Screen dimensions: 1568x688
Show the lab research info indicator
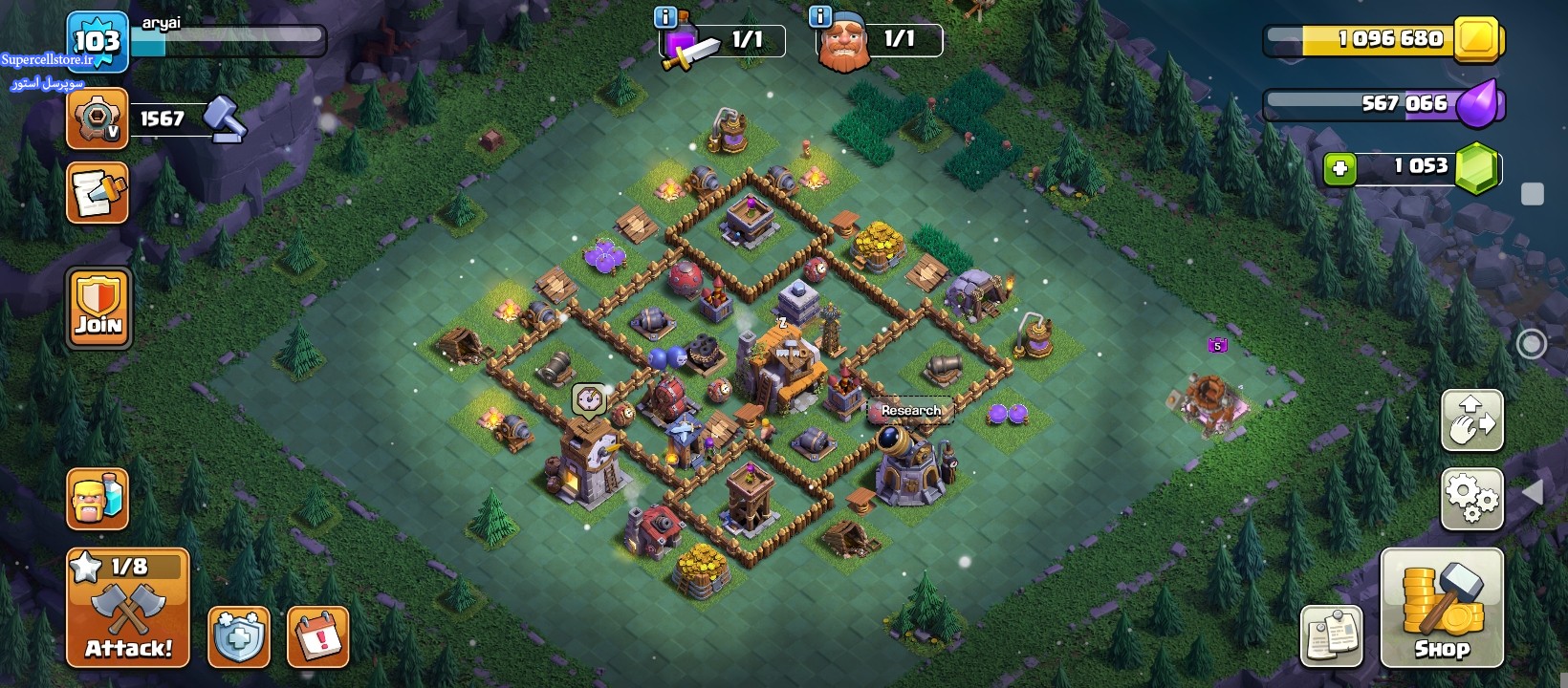click(x=664, y=17)
